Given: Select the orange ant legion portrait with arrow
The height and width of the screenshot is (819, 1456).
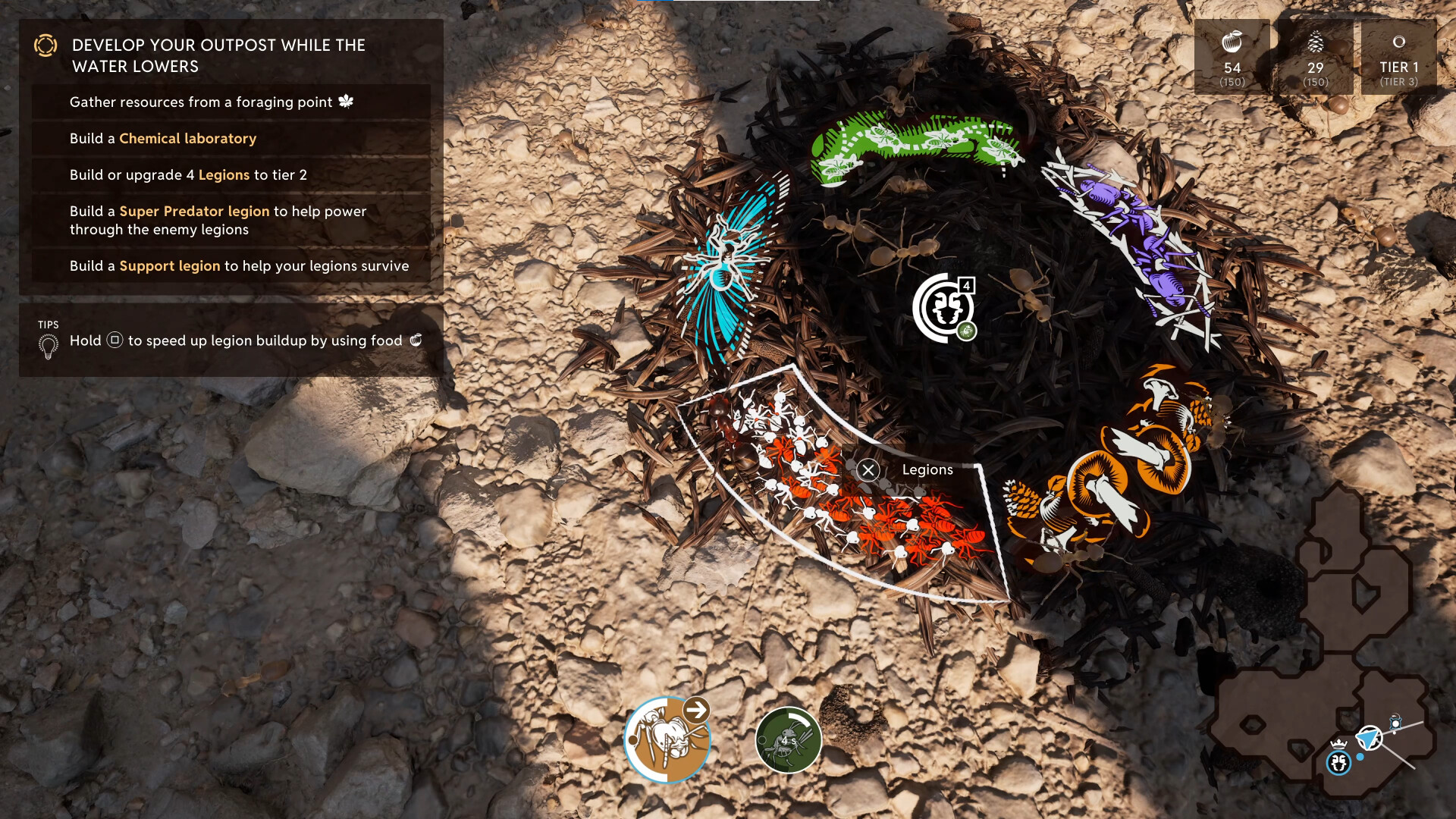Looking at the screenshot, I should (x=667, y=739).
